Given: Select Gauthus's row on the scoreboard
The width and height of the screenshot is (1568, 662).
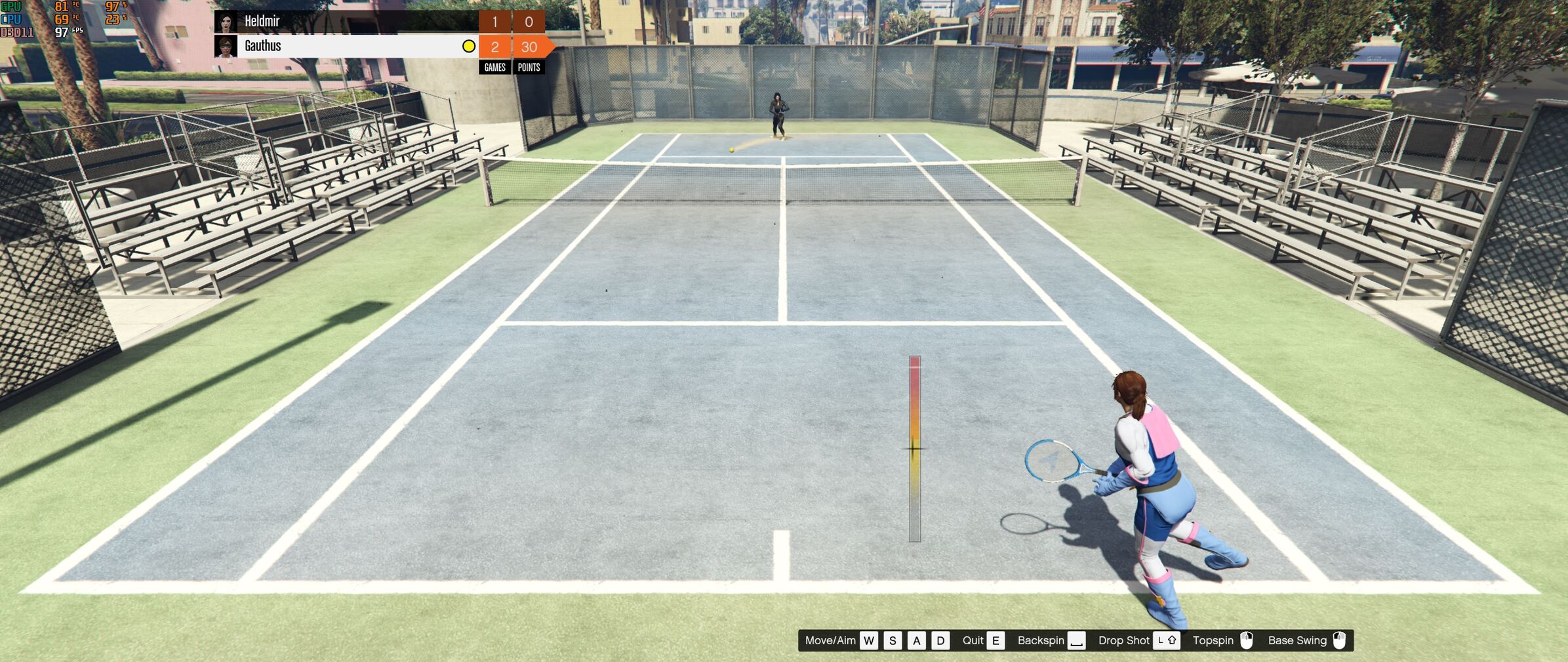Looking at the screenshot, I should tap(348, 46).
